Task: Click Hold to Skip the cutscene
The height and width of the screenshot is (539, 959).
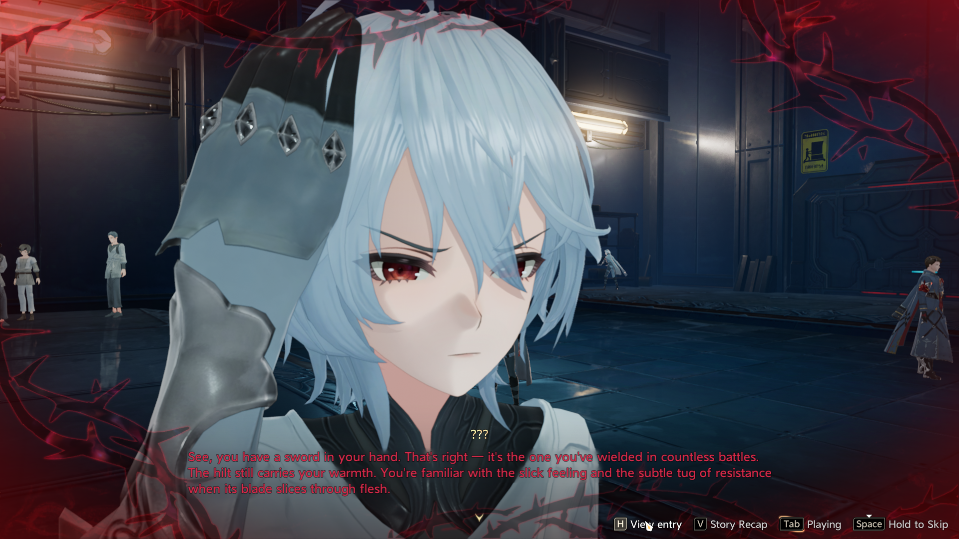Action: coord(901,524)
